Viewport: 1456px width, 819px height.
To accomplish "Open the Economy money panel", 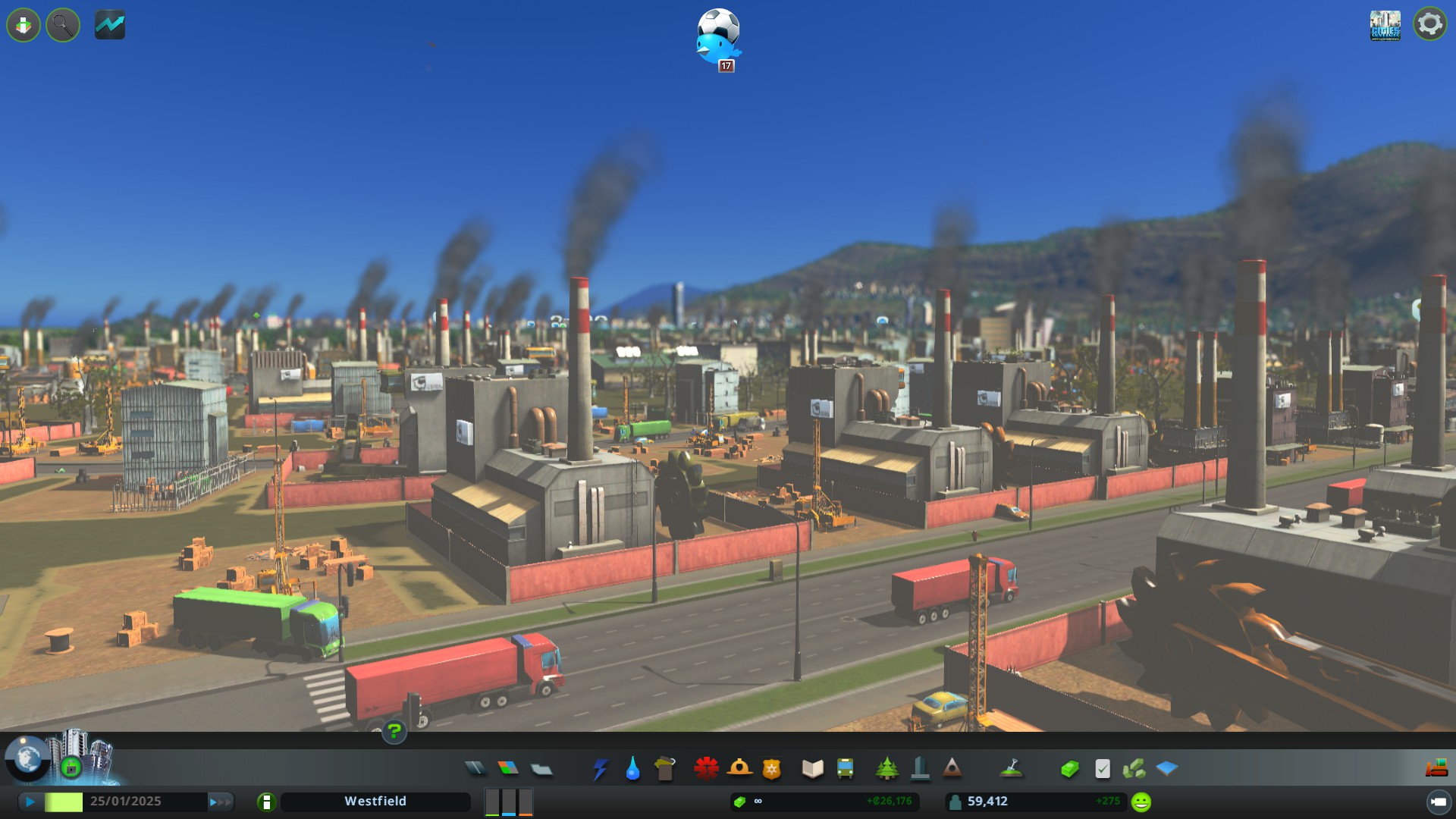I will coord(1069,769).
